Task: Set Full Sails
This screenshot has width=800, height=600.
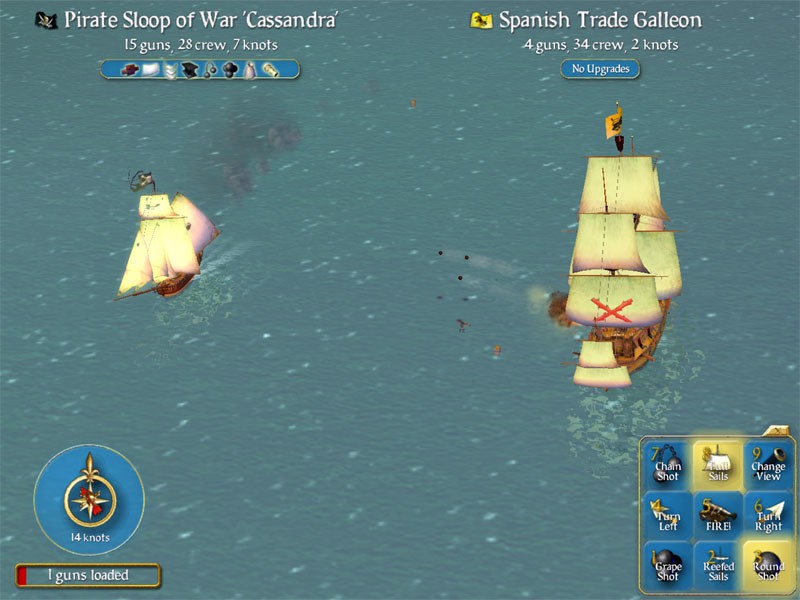Action: tap(717, 463)
